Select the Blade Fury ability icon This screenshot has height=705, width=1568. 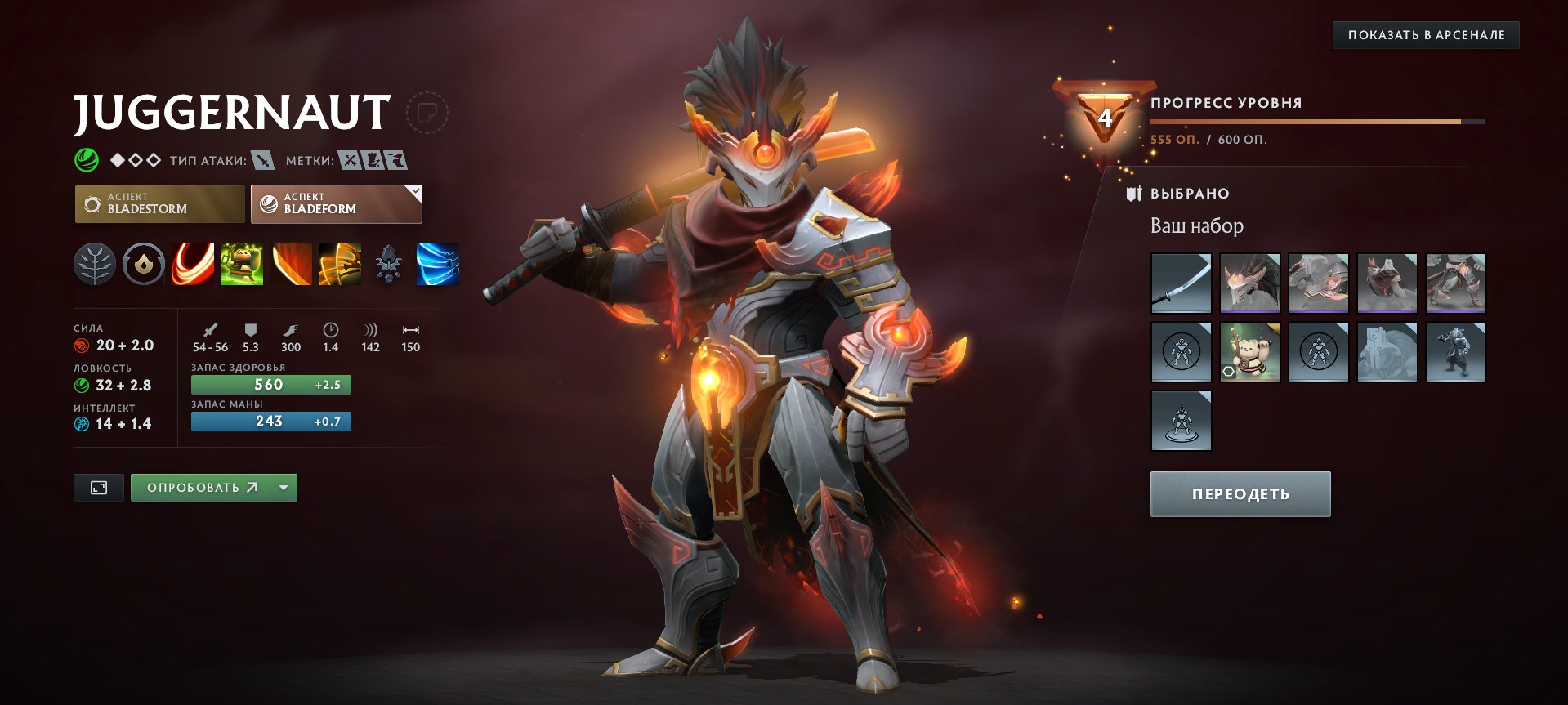click(x=192, y=263)
